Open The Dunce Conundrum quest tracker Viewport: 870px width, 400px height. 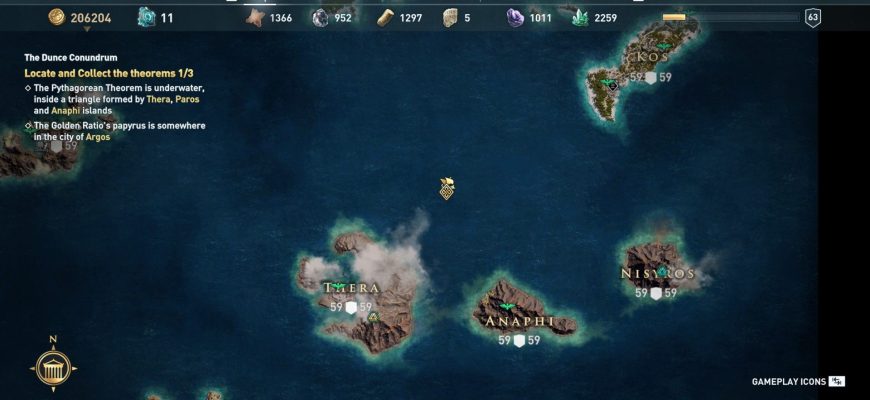tap(71, 58)
